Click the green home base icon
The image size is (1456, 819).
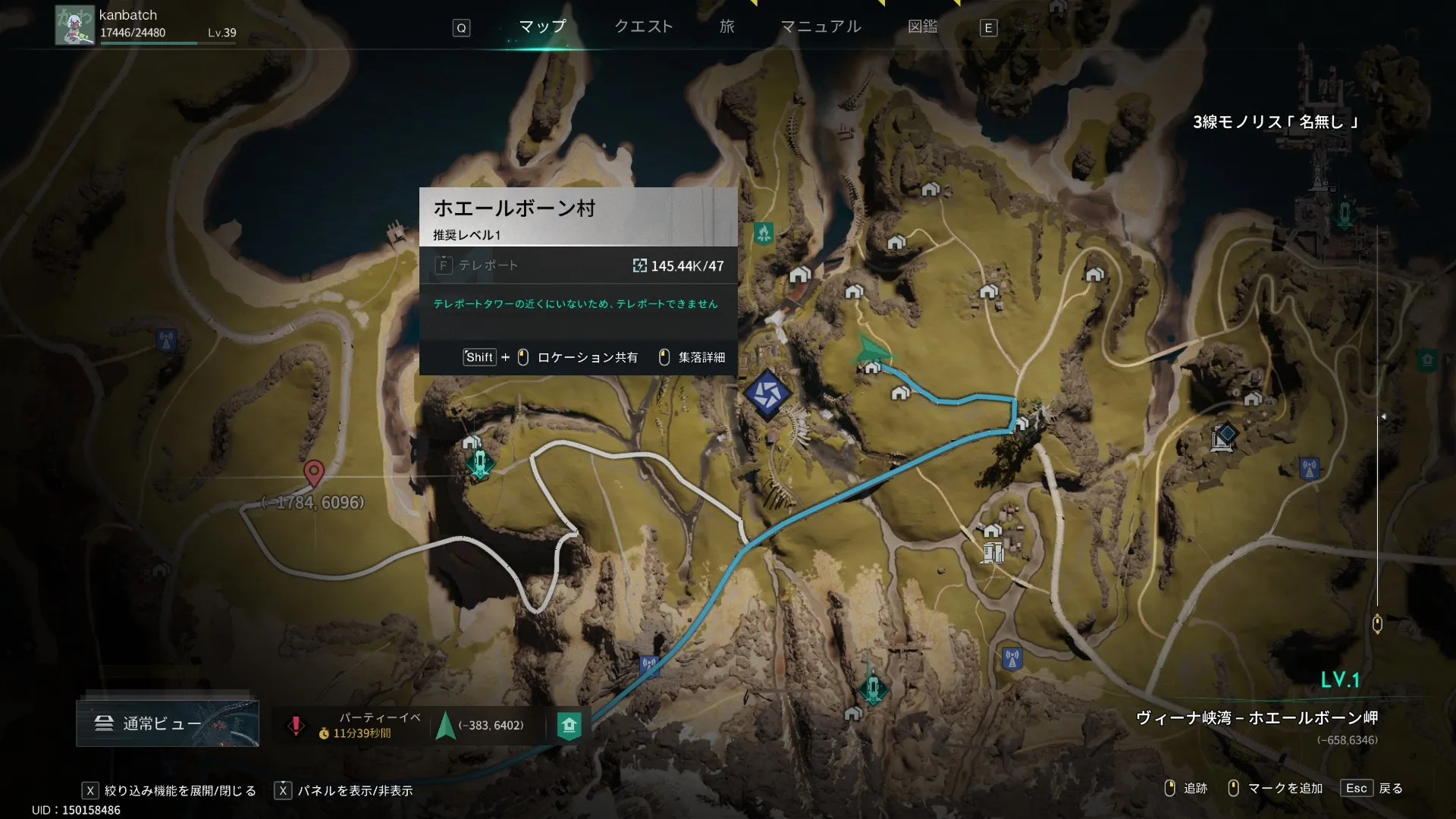tap(569, 725)
